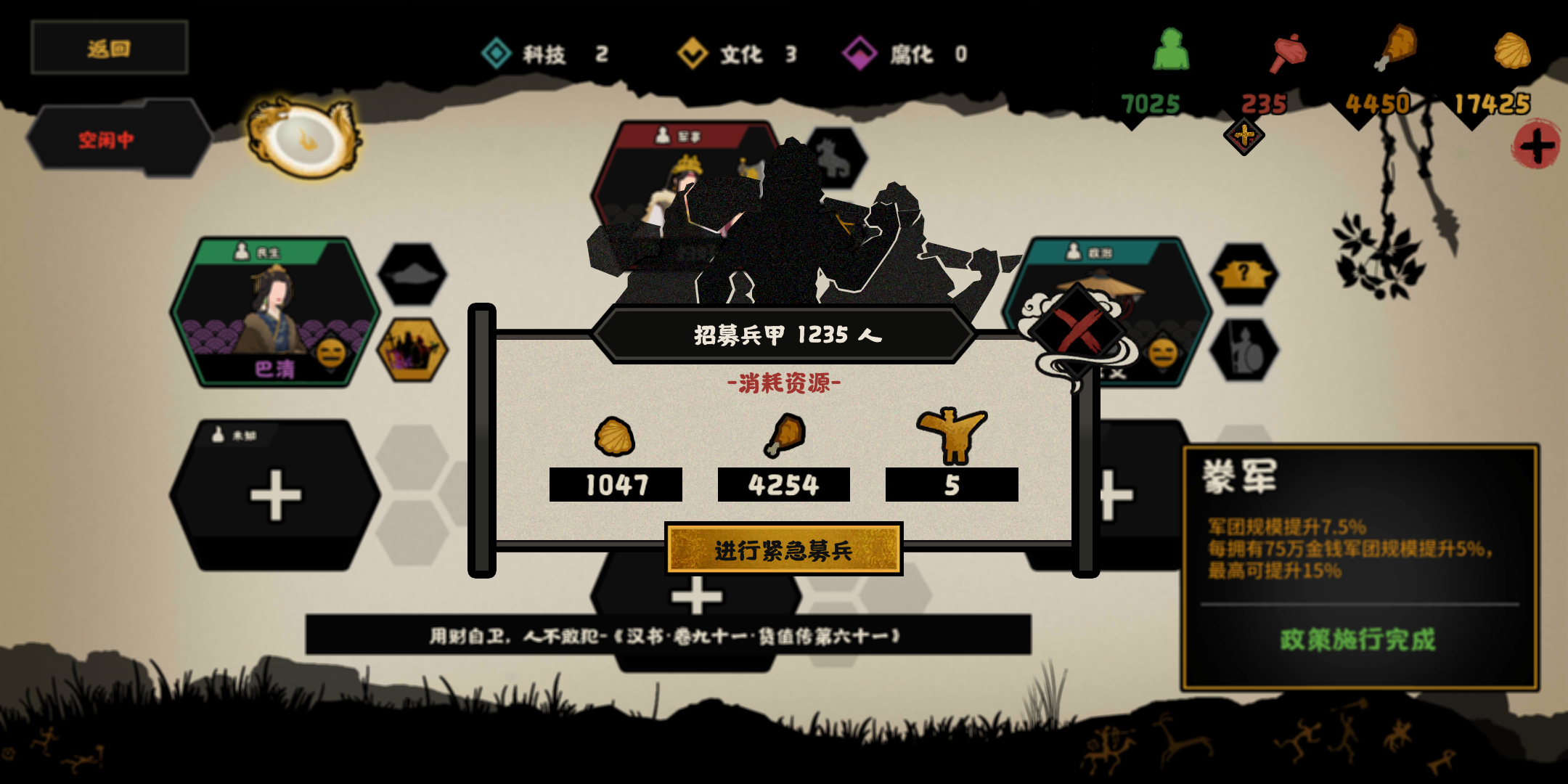Select the glowing phoenix egg icon

point(305,138)
